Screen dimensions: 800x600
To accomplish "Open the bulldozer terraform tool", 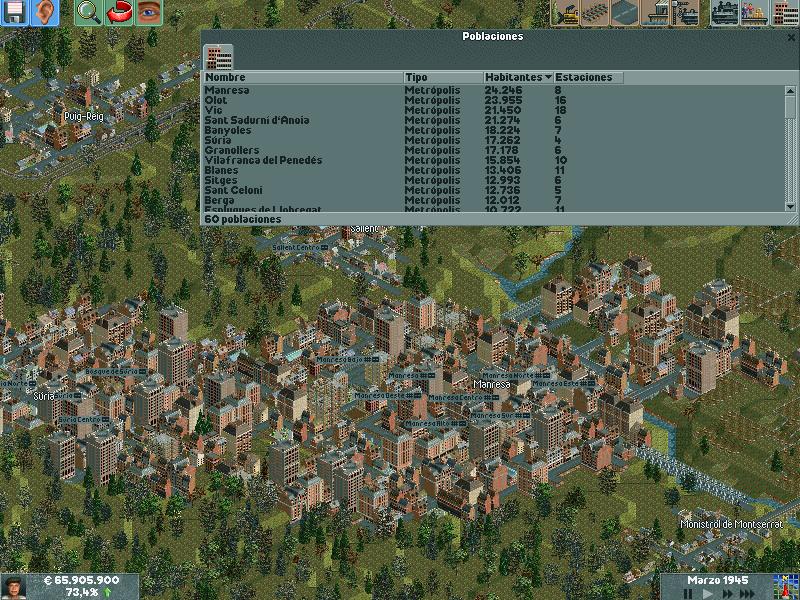I will (x=567, y=13).
